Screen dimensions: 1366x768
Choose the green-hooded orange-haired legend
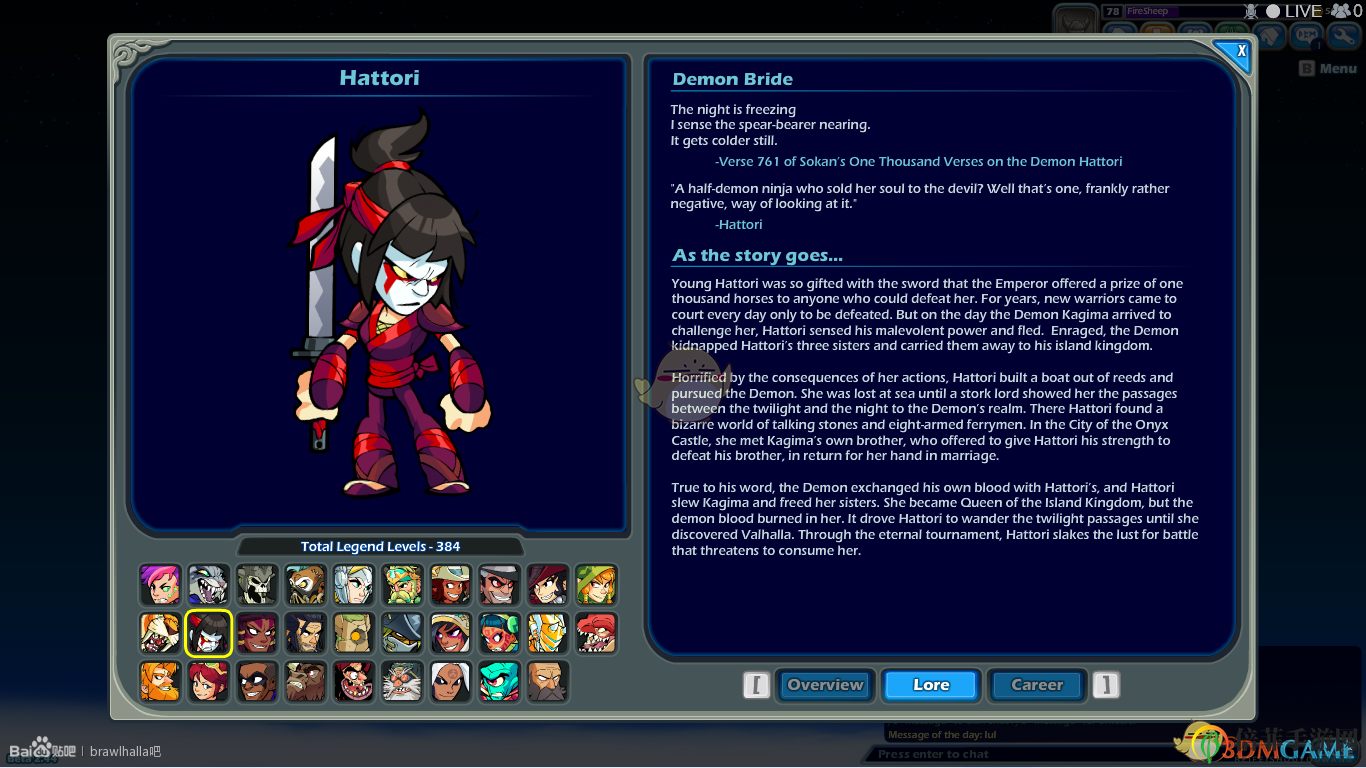[x=596, y=585]
